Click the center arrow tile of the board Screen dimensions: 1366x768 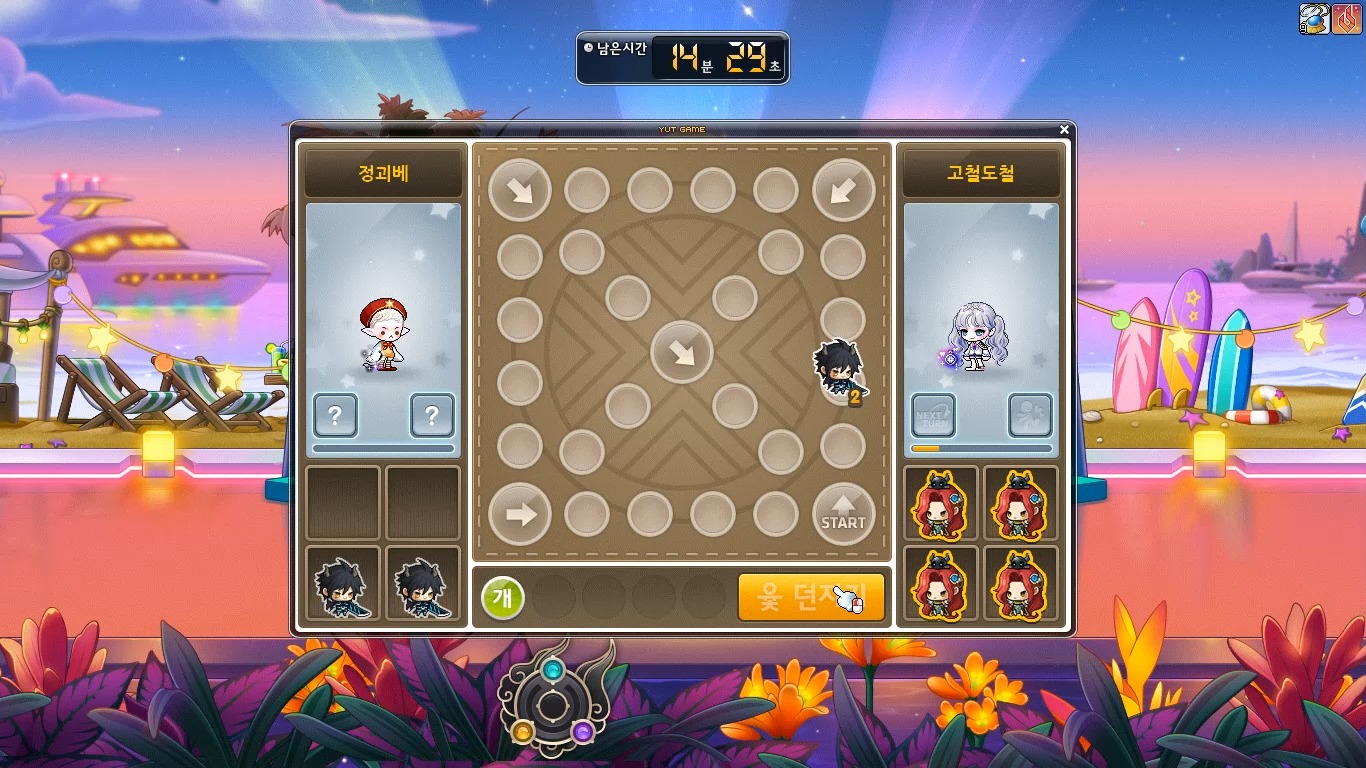681,352
